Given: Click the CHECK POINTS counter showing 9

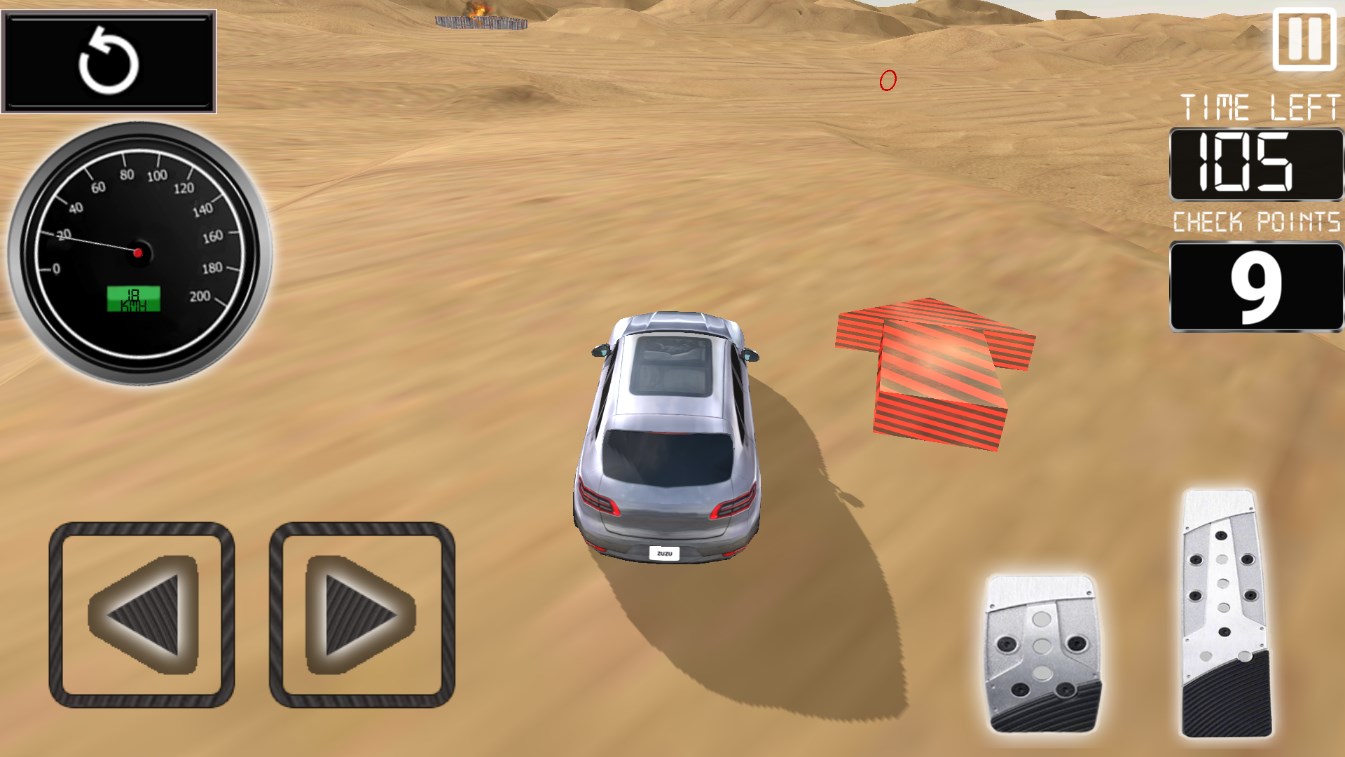Looking at the screenshot, I should [1256, 285].
